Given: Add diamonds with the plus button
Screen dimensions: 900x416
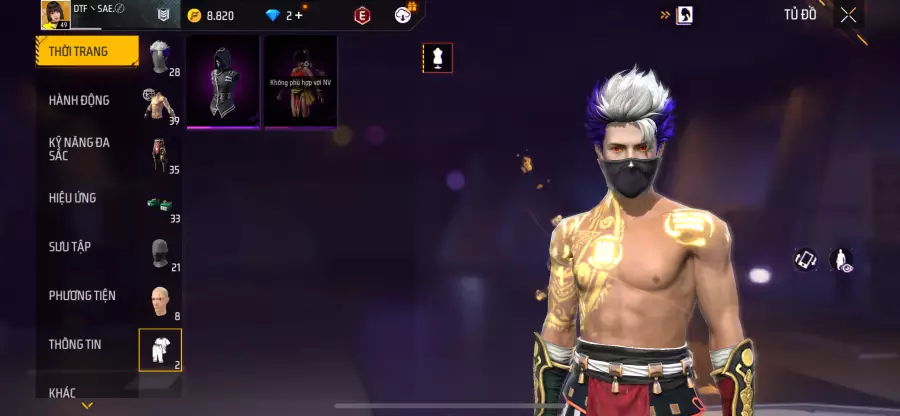Looking at the screenshot, I should (x=298, y=15).
